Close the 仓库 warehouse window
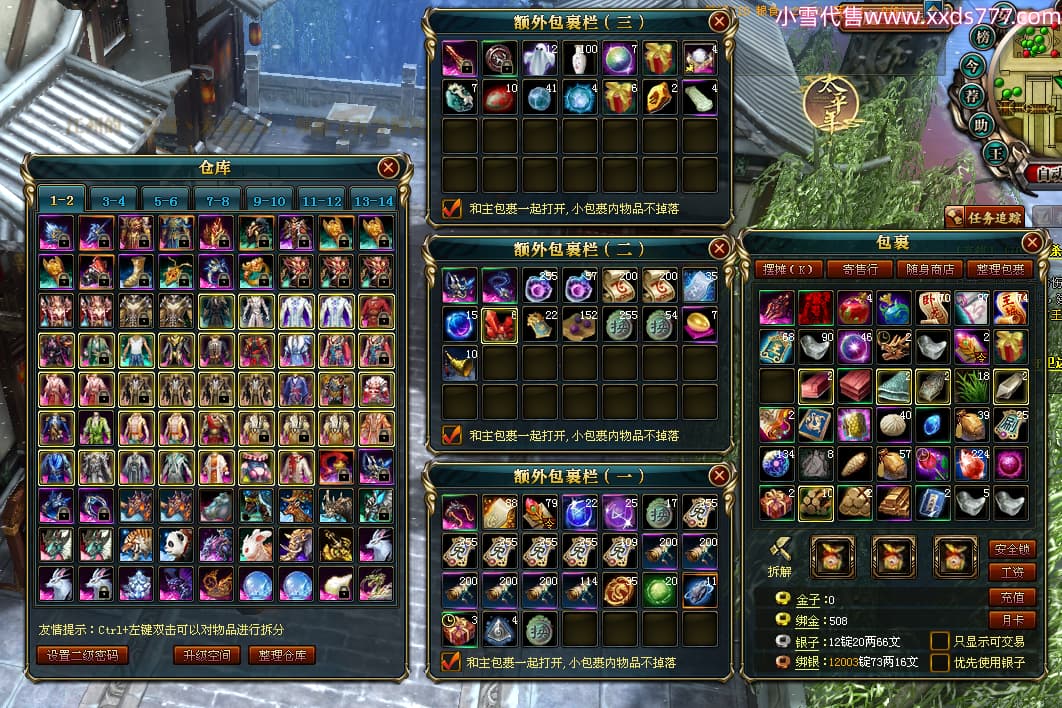 (389, 168)
